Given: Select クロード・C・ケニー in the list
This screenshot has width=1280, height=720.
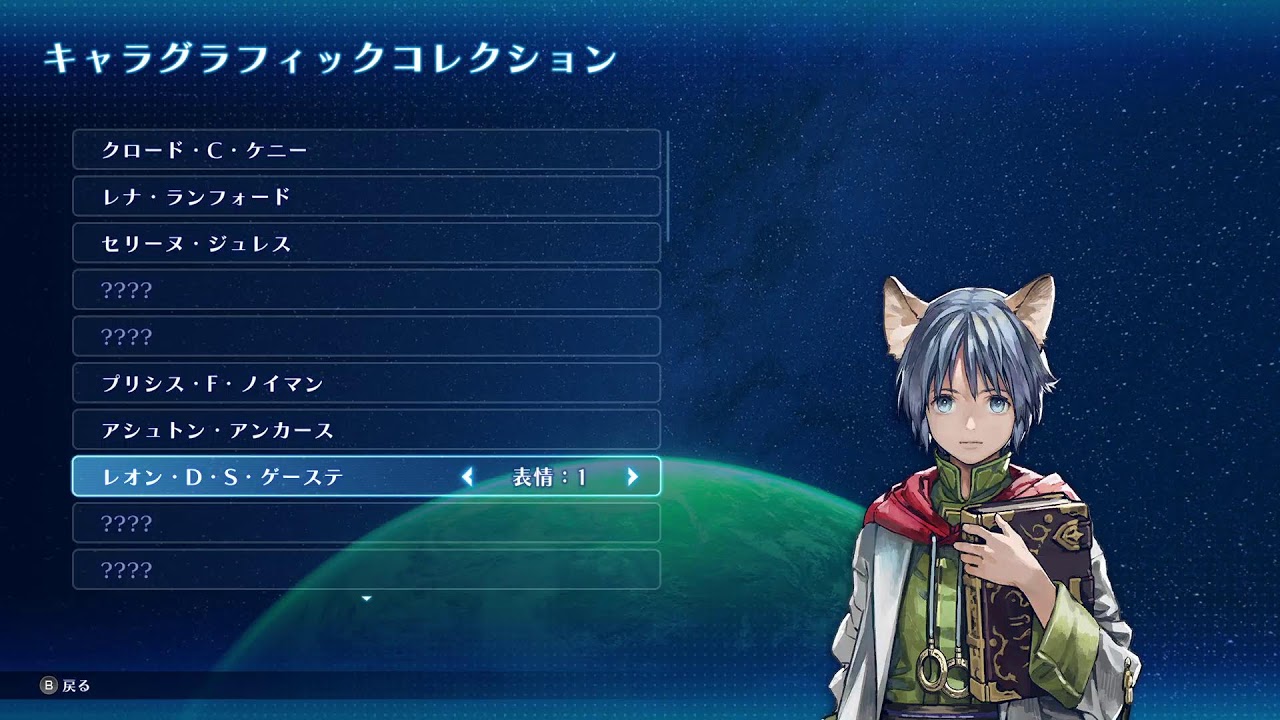Looking at the screenshot, I should (366, 150).
